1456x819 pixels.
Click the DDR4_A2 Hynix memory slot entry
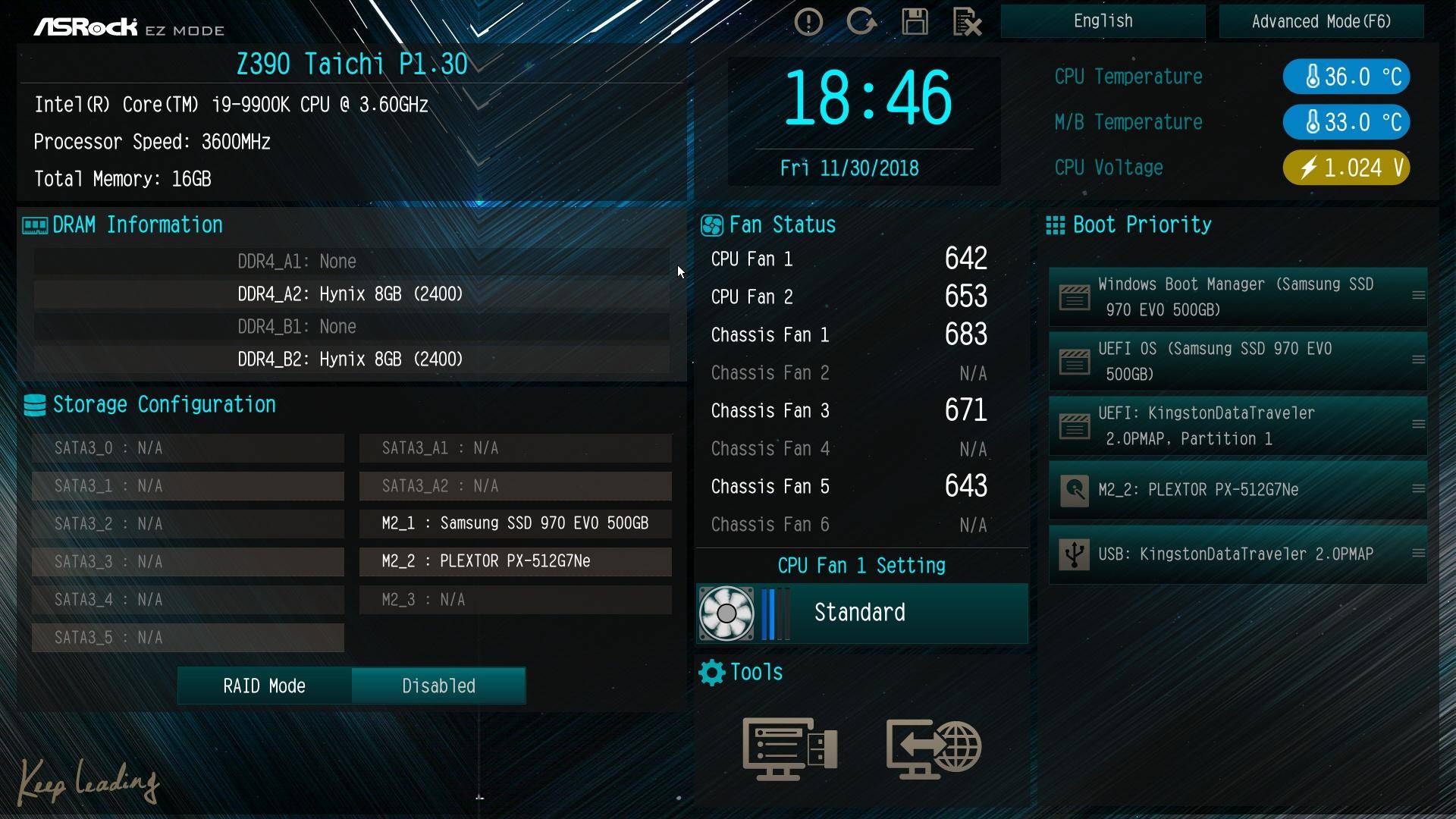click(x=350, y=293)
